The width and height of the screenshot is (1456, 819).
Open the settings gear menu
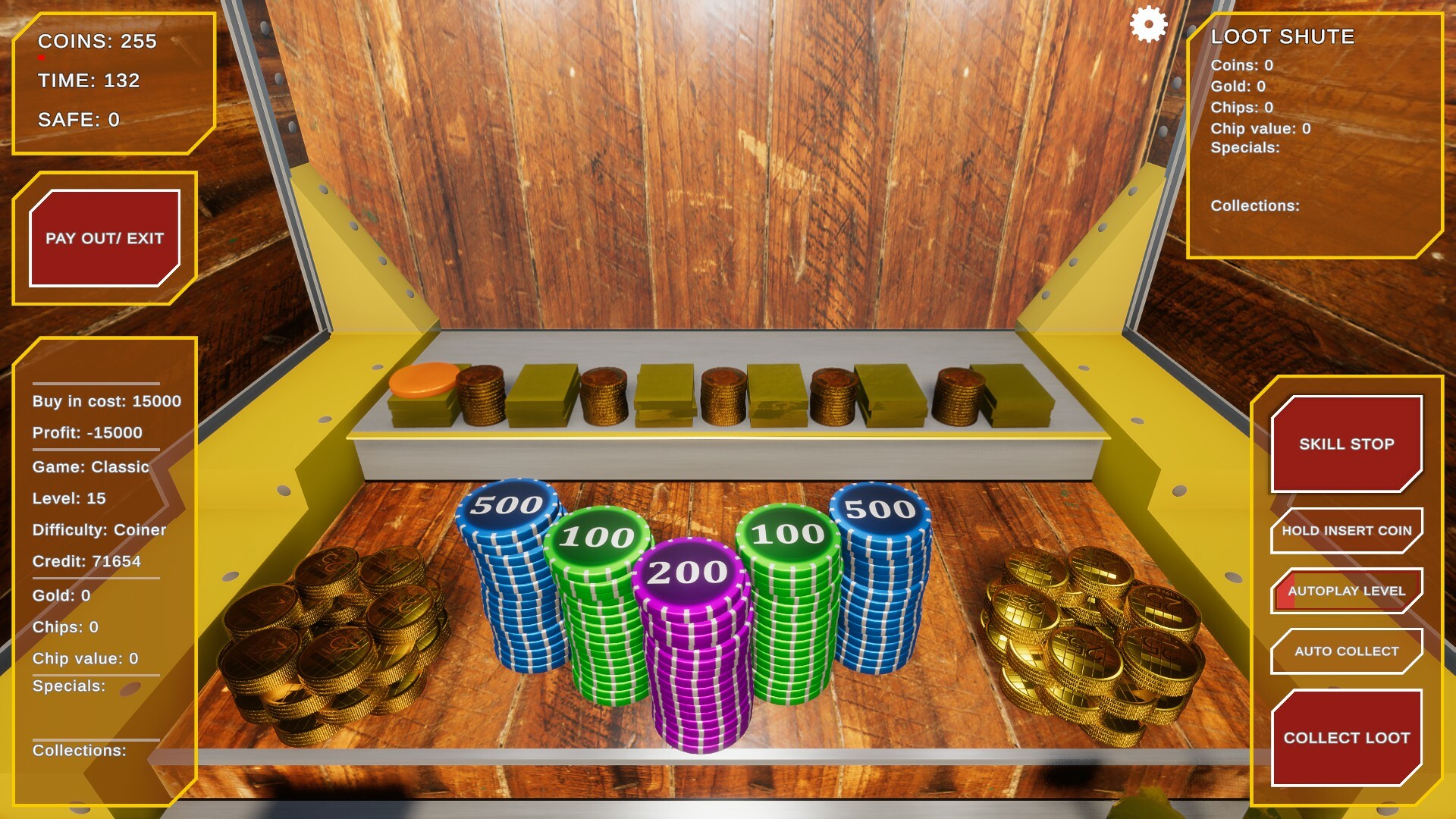point(1147,25)
